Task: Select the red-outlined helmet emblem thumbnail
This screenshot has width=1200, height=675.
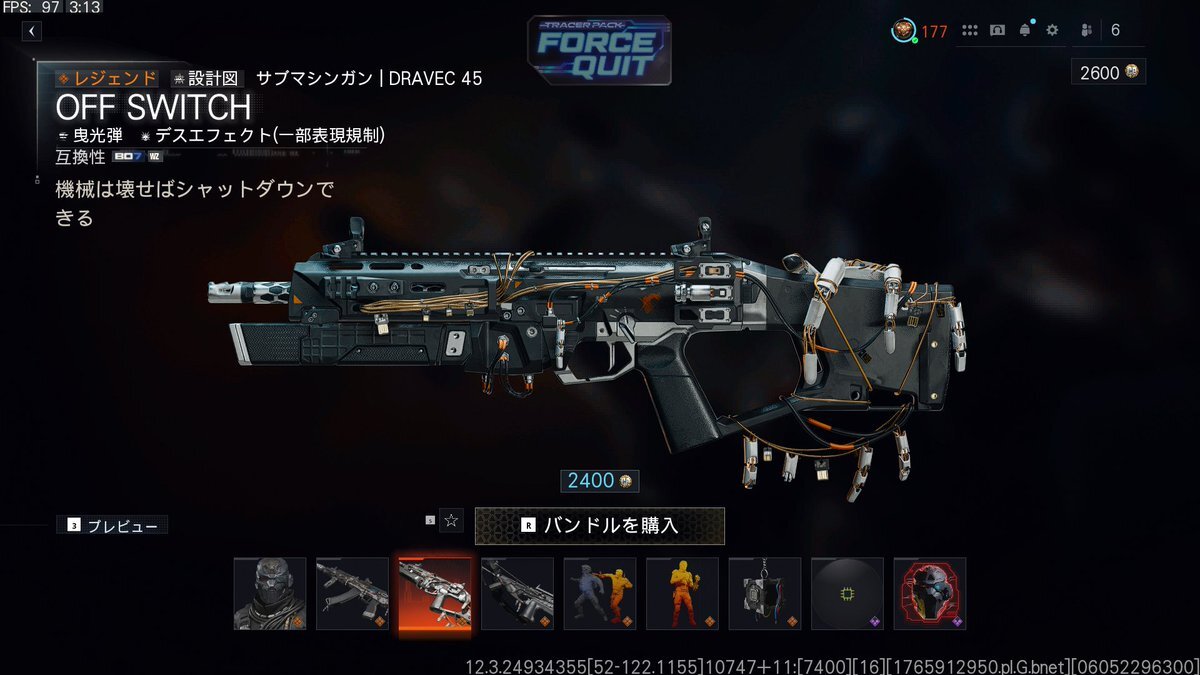Action: pos(930,593)
